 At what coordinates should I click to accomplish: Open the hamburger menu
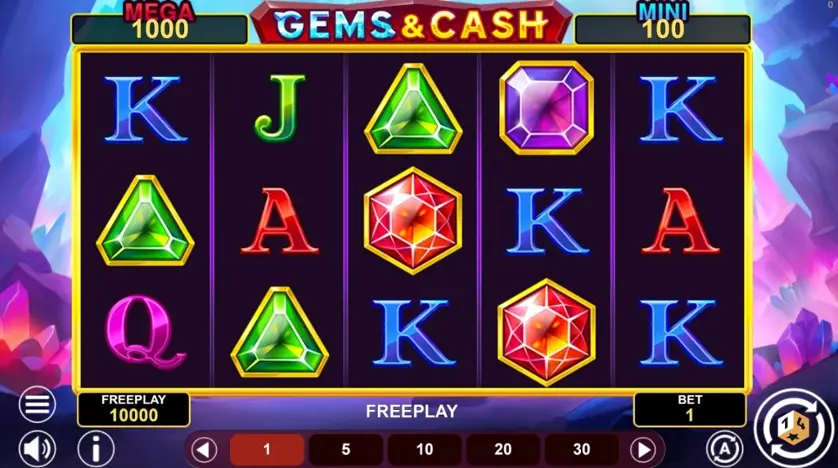pos(37,404)
